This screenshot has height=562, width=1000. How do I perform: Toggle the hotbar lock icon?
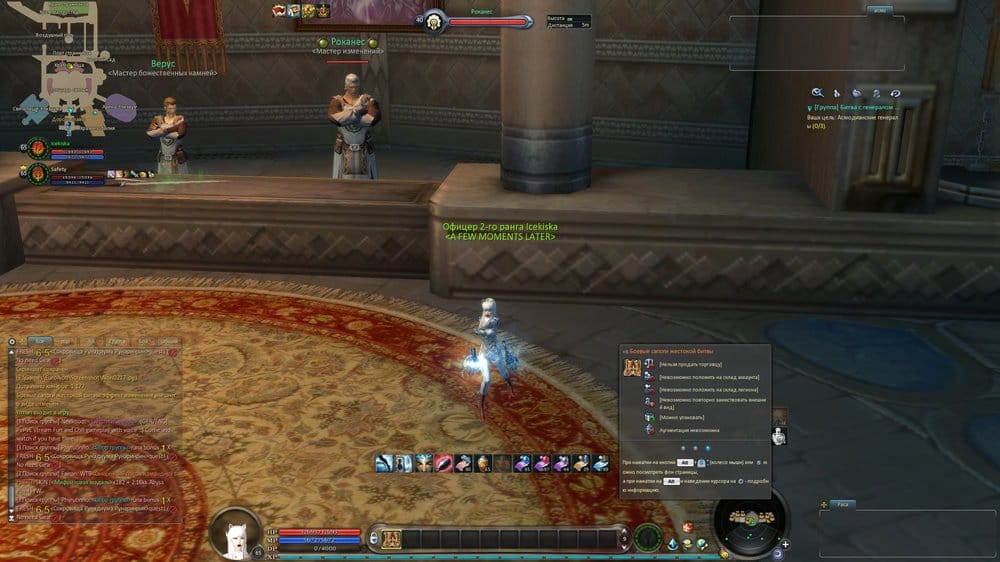click(372, 537)
